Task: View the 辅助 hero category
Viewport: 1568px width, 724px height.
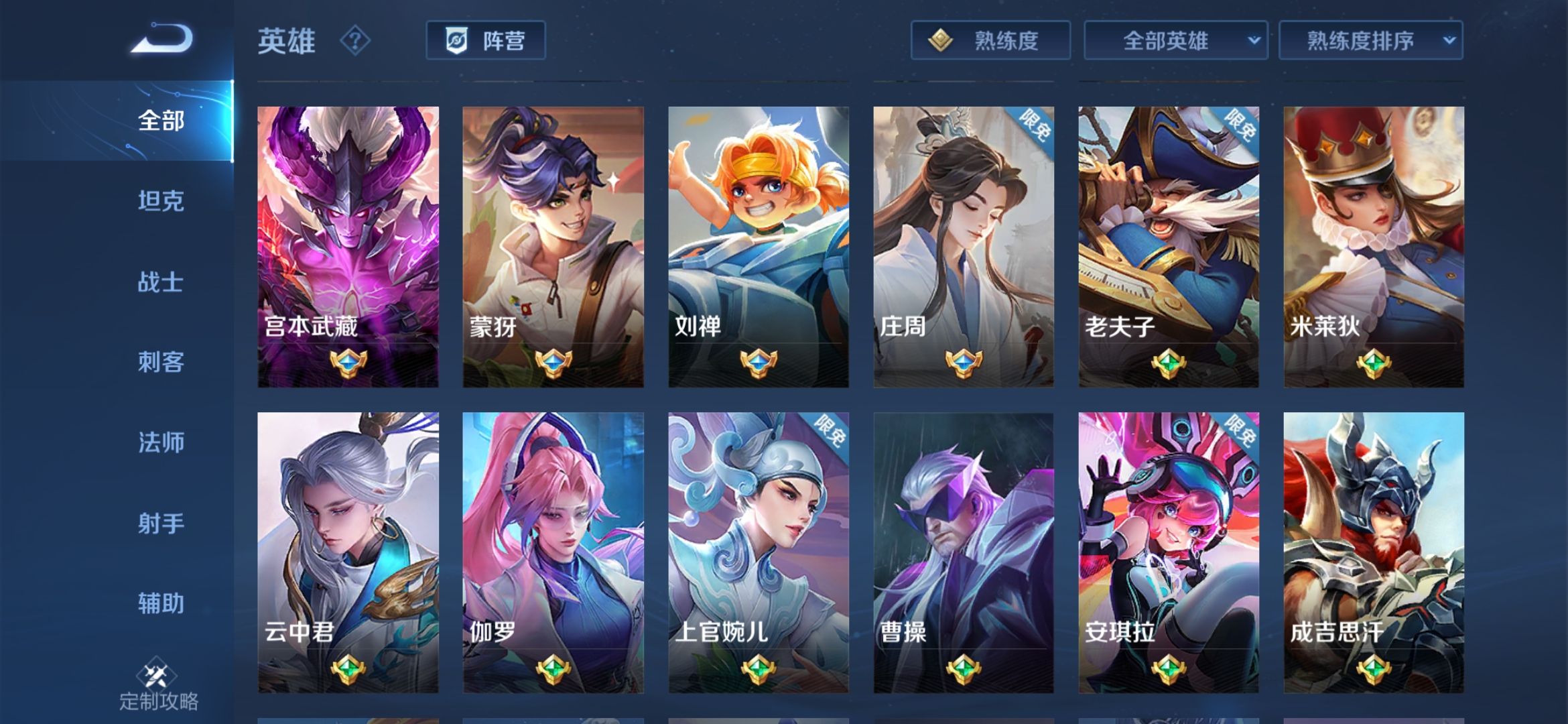Action: [161, 603]
